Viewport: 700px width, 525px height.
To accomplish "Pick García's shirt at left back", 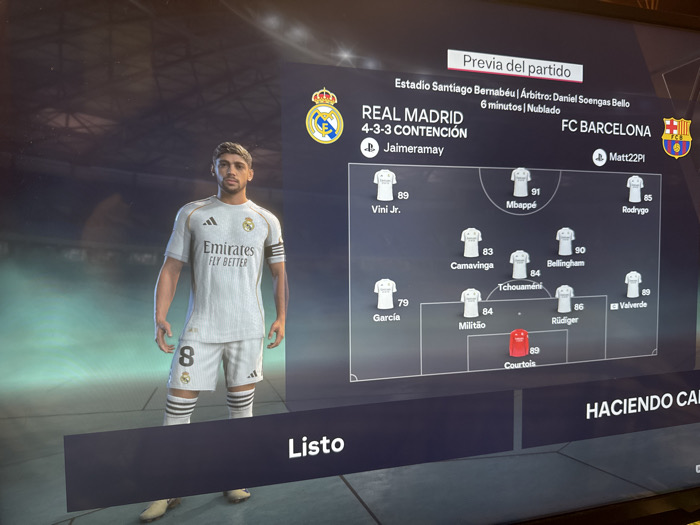I will pyautogui.click(x=385, y=293).
